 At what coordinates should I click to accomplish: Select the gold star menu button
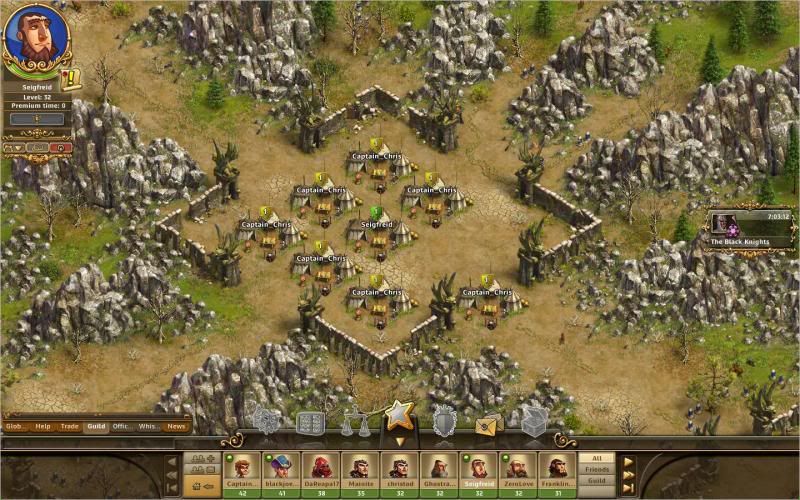point(399,416)
